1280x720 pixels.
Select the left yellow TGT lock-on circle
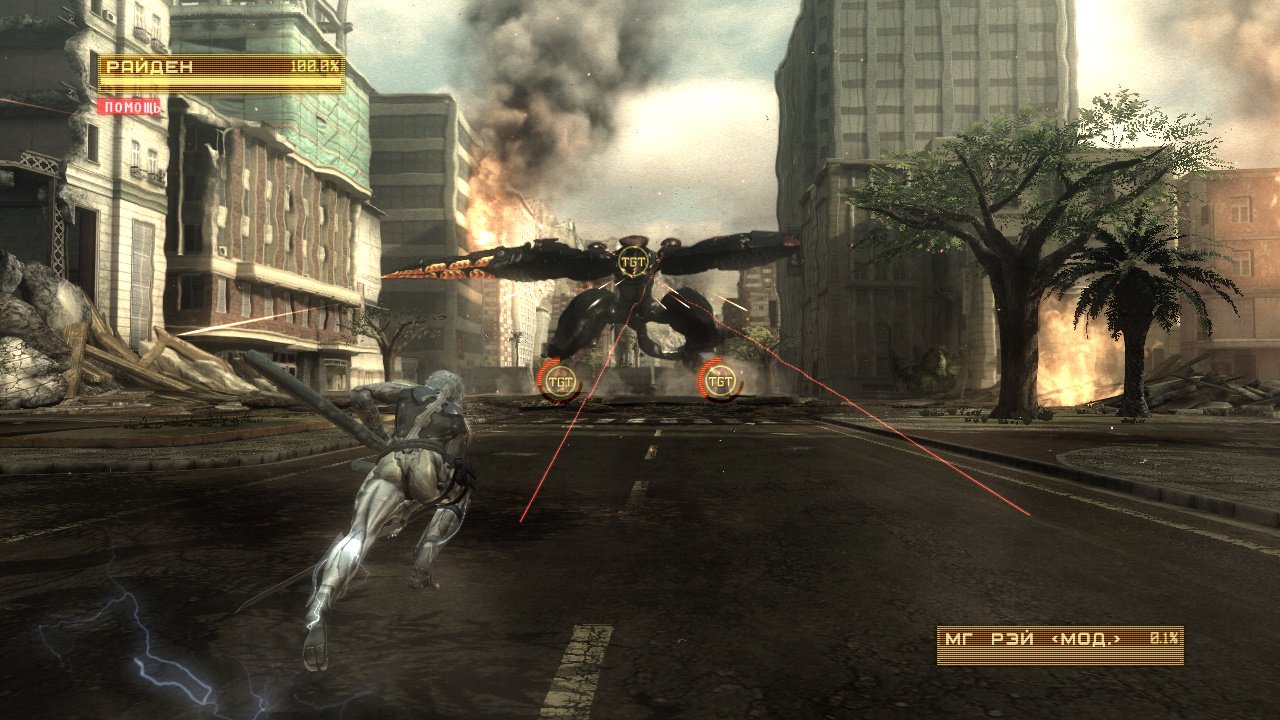tap(558, 378)
